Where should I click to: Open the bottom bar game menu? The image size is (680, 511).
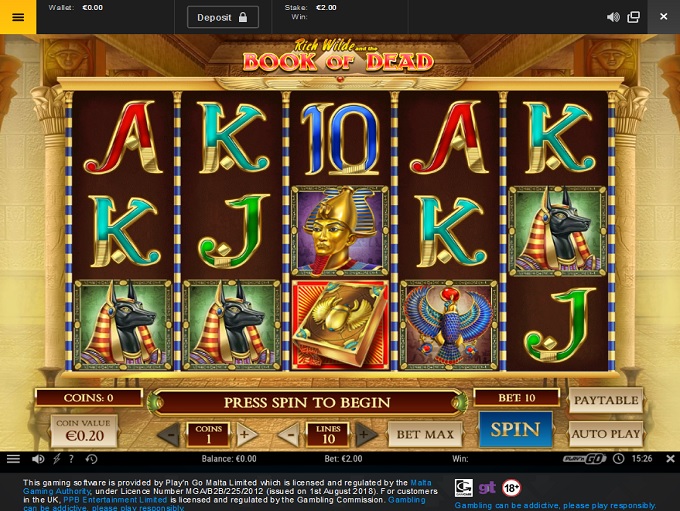click(x=13, y=459)
